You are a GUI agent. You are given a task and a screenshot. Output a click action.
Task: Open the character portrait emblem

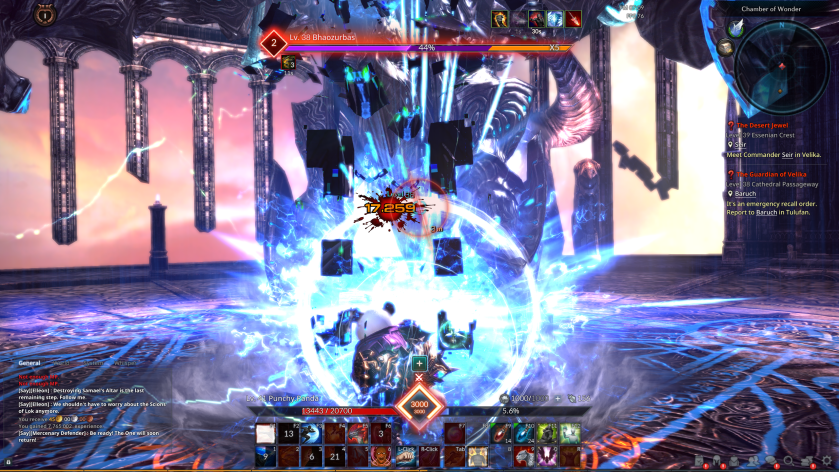pyautogui.click(x=44, y=14)
